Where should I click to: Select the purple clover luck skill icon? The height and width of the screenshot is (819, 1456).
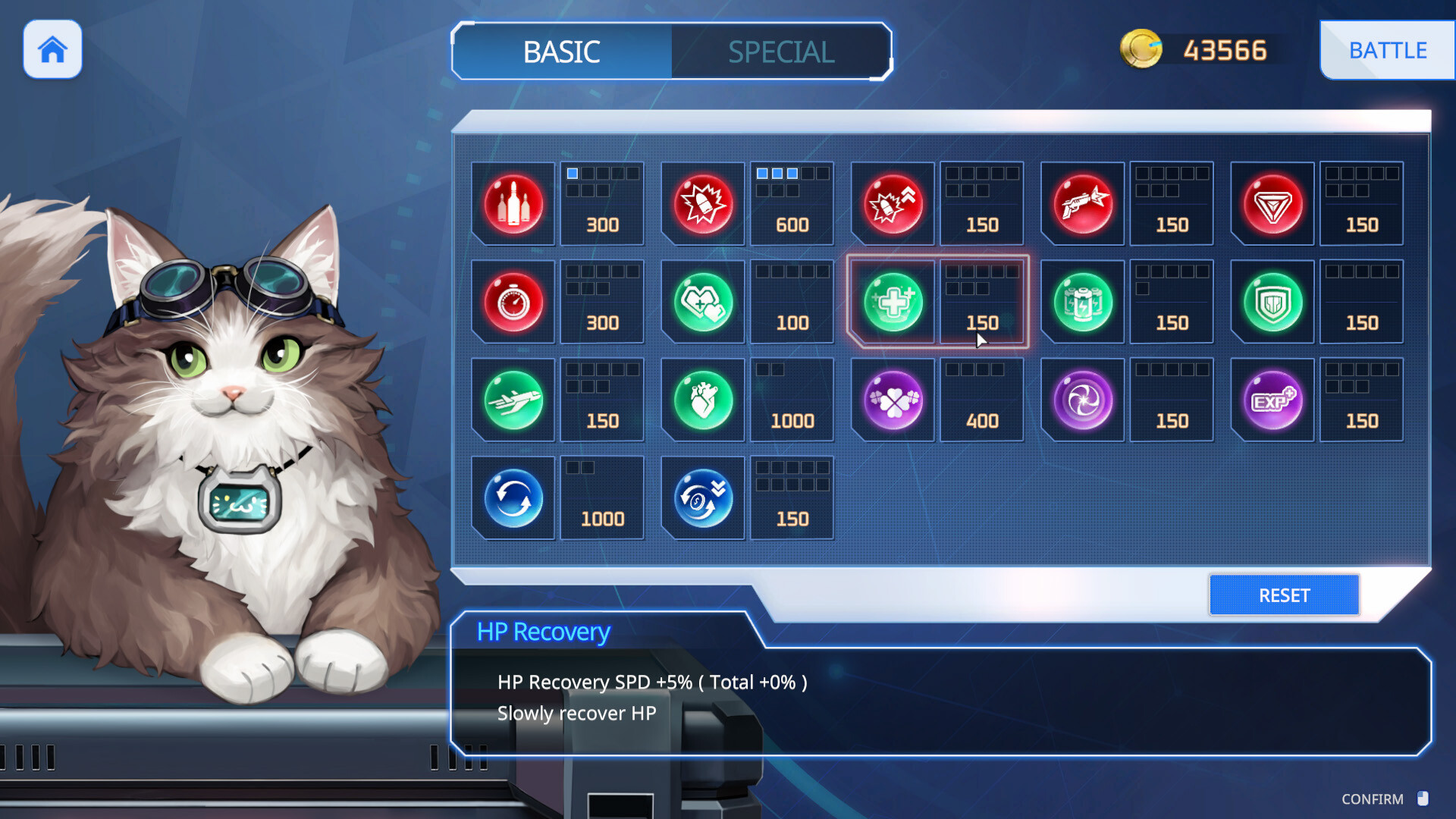[x=893, y=400]
